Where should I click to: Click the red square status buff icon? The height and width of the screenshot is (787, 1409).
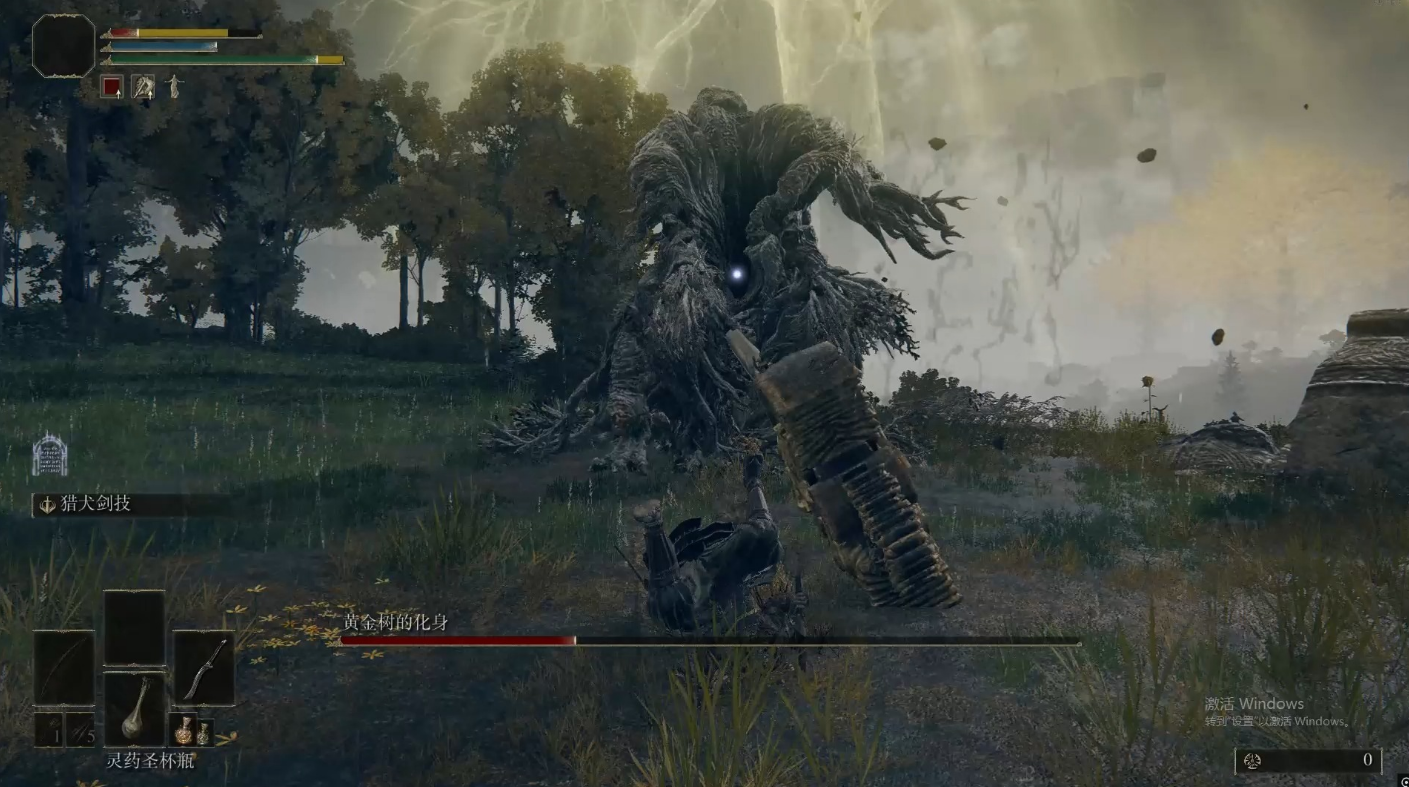point(111,88)
